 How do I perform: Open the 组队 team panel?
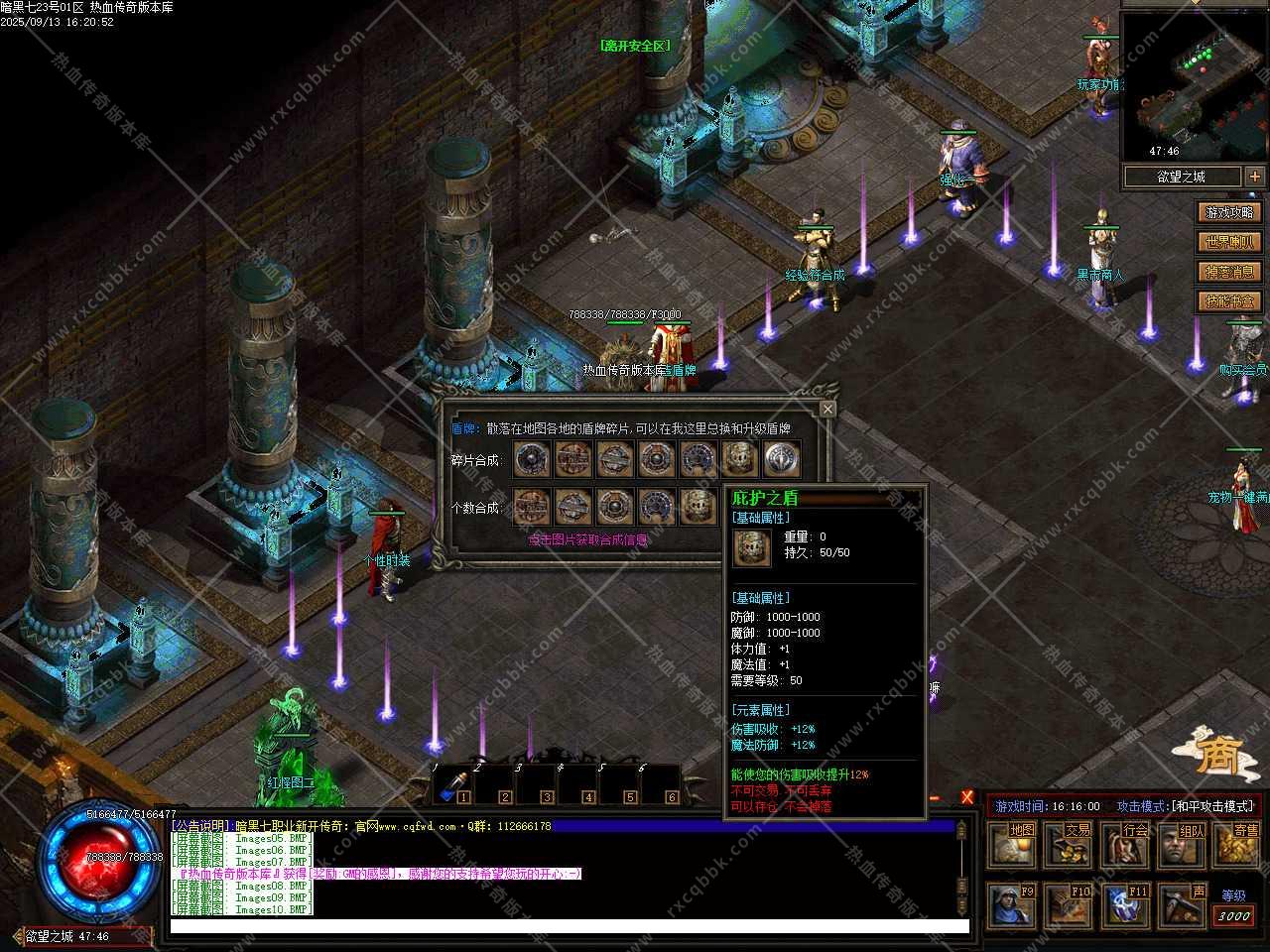coord(1184,844)
